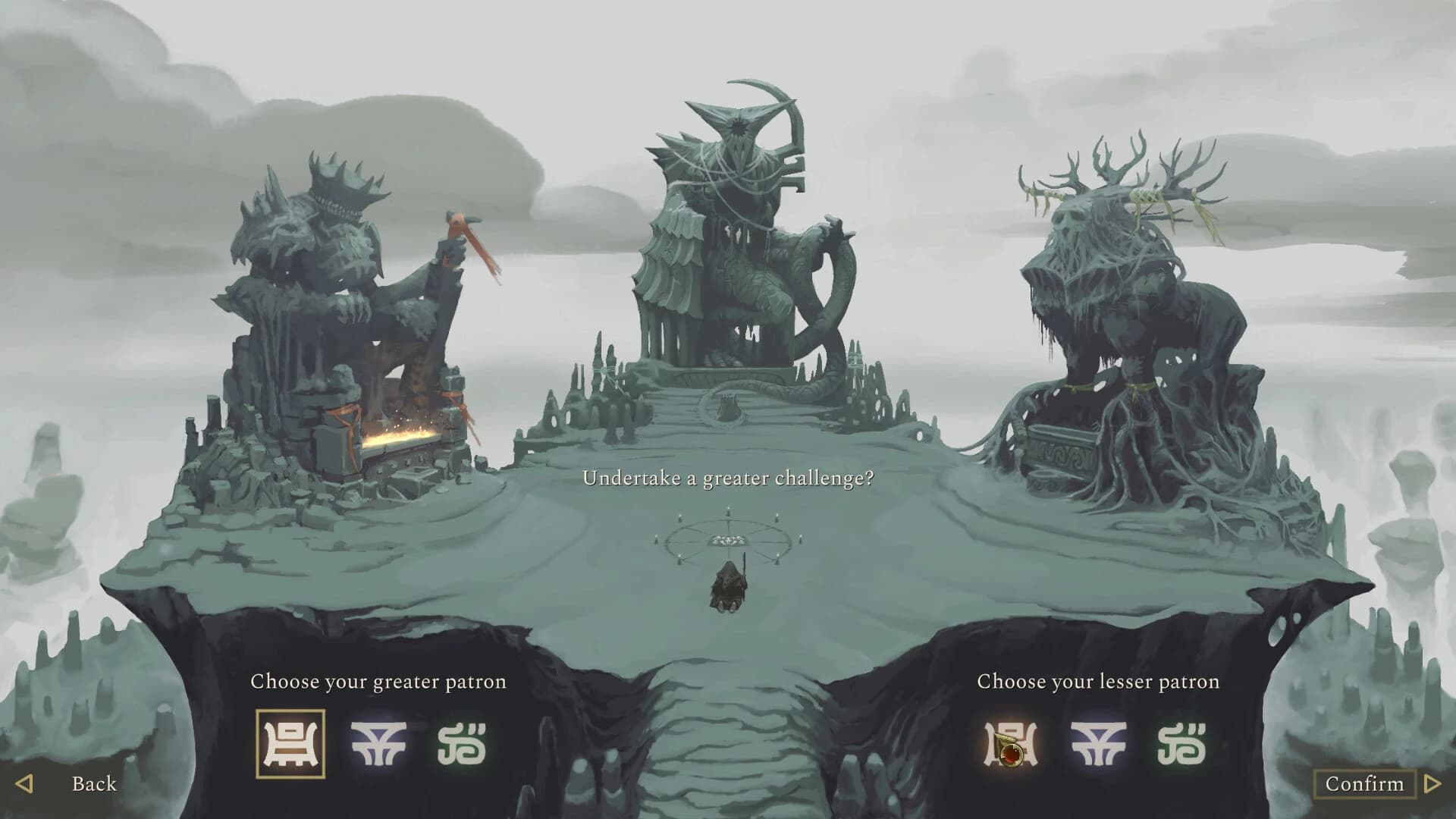Click the arrow icon beside Confirm

tap(1431, 784)
